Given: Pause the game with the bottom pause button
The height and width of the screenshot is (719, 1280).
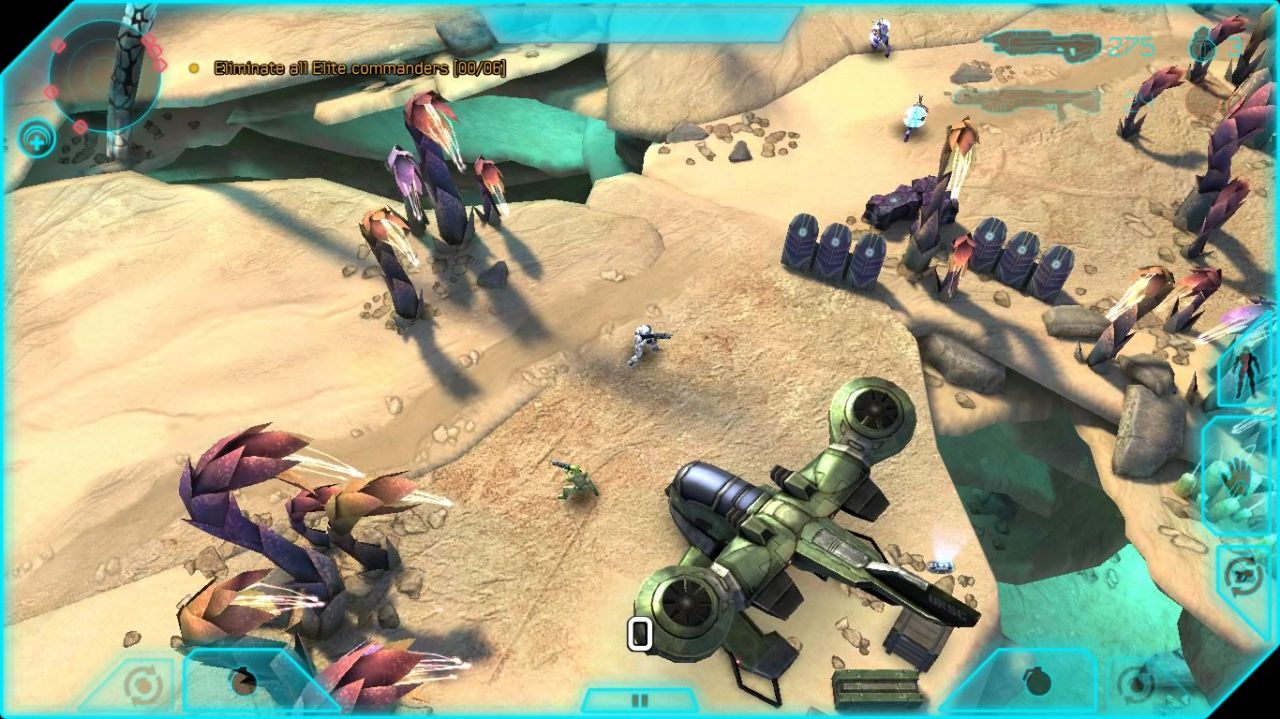Looking at the screenshot, I should tap(640, 700).
